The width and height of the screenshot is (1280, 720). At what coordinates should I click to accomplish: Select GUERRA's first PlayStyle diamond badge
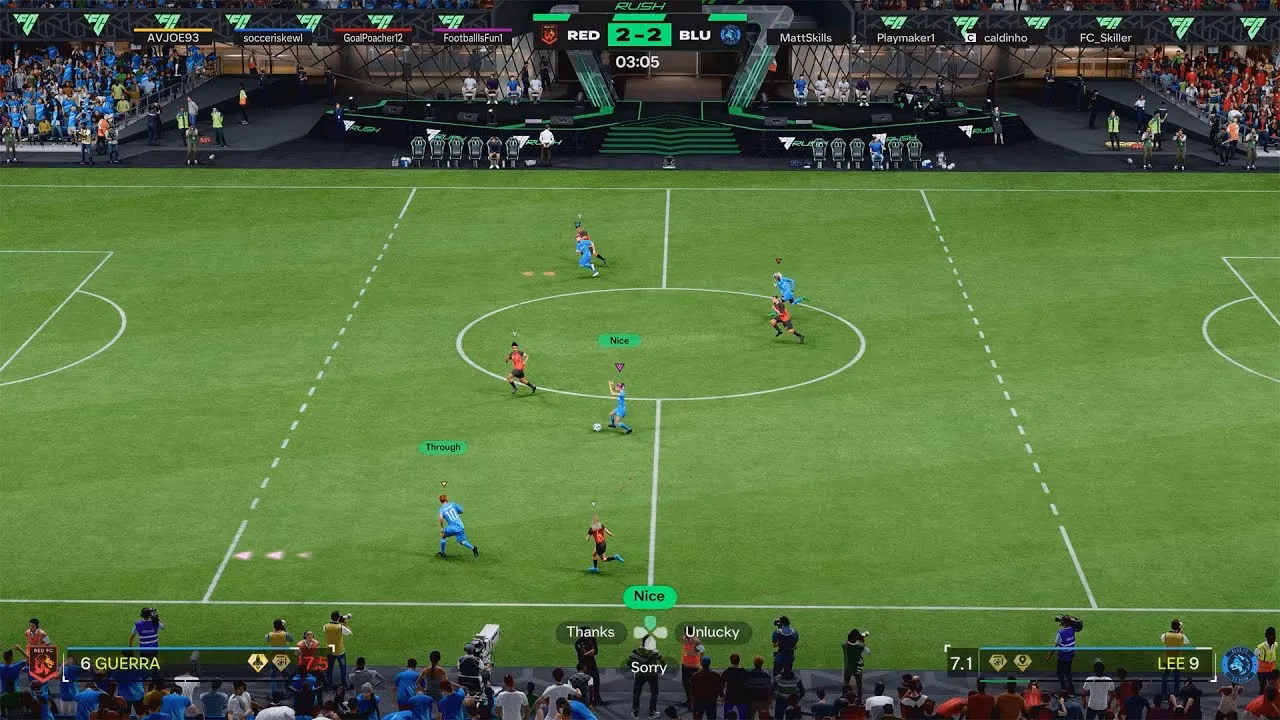tap(256, 662)
